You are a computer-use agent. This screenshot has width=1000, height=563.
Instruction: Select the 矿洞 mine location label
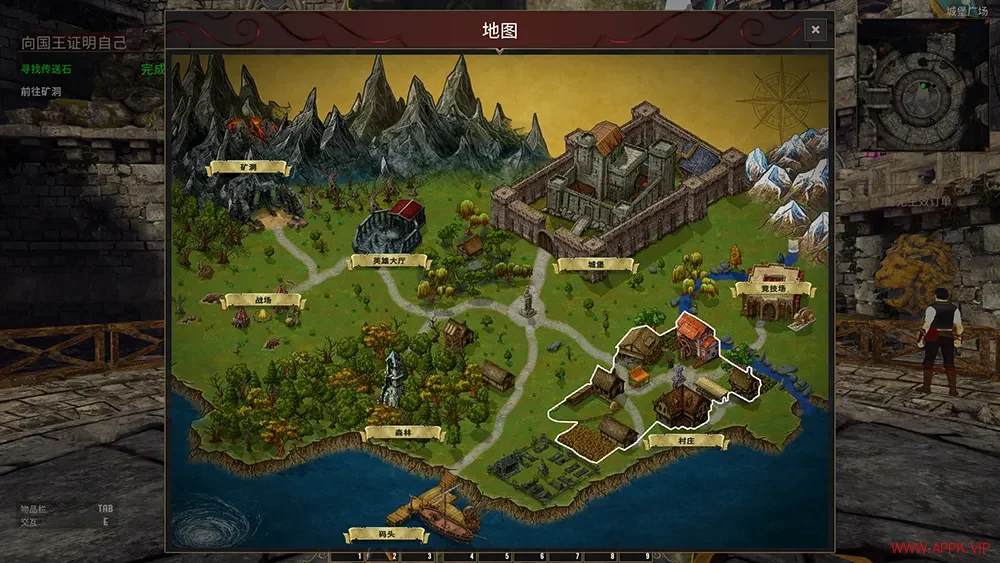tap(248, 168)
